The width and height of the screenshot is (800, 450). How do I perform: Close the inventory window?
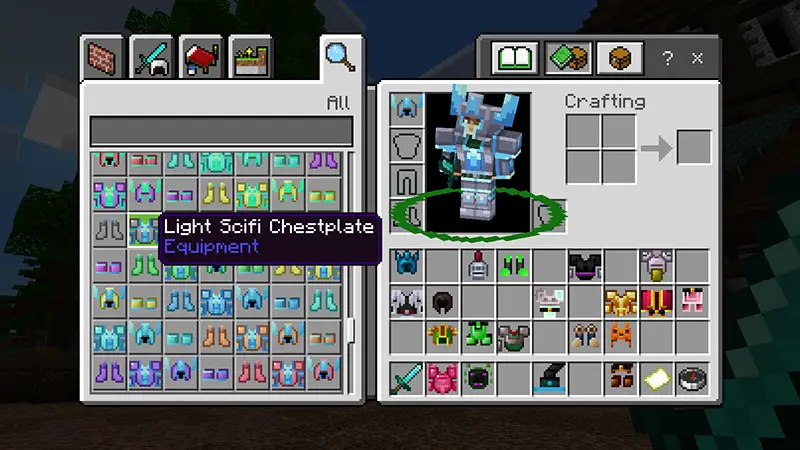point(698,58)
